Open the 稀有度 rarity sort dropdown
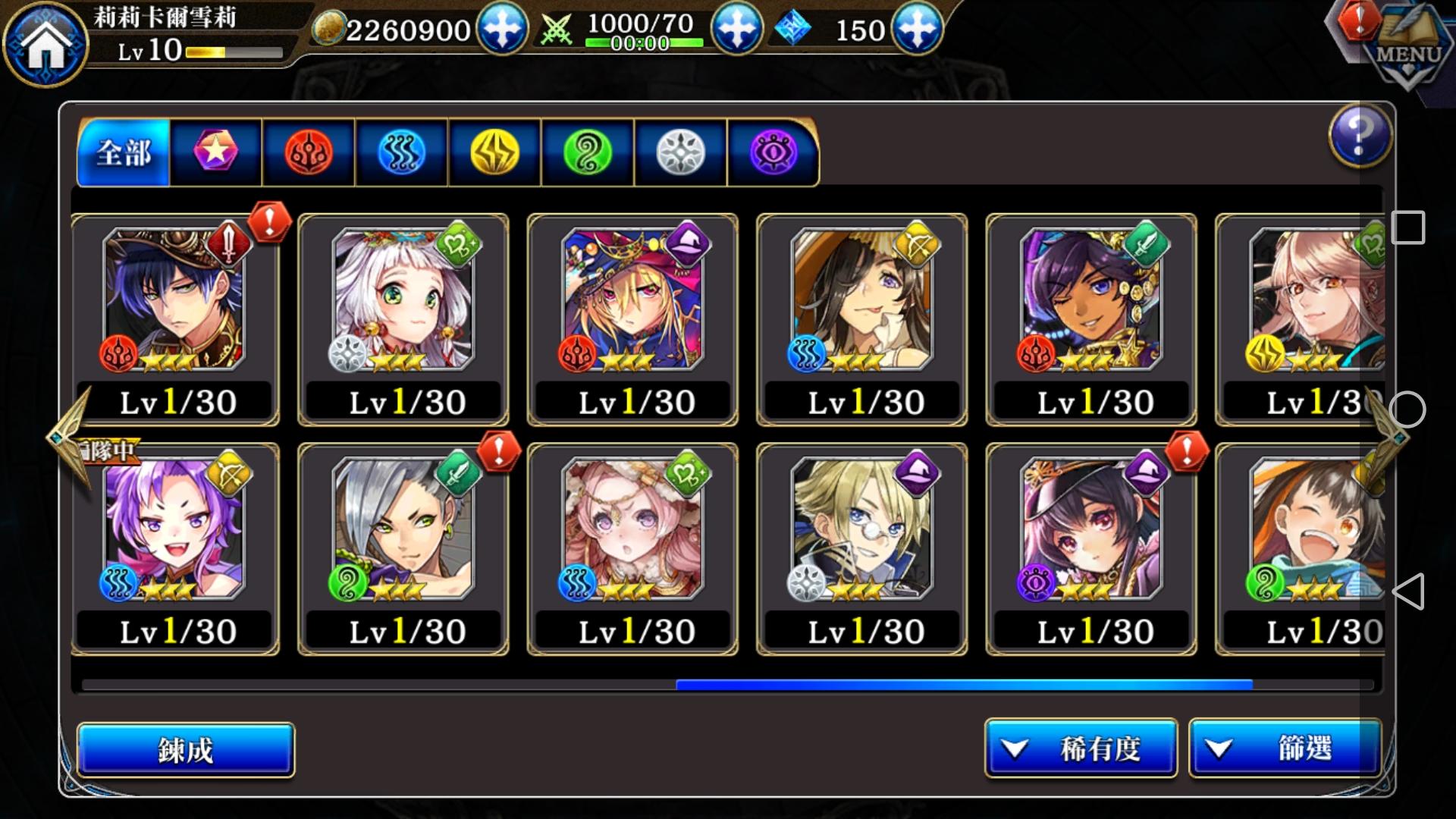Viewport: 1456px width, 819px height. coord(1080,748)
